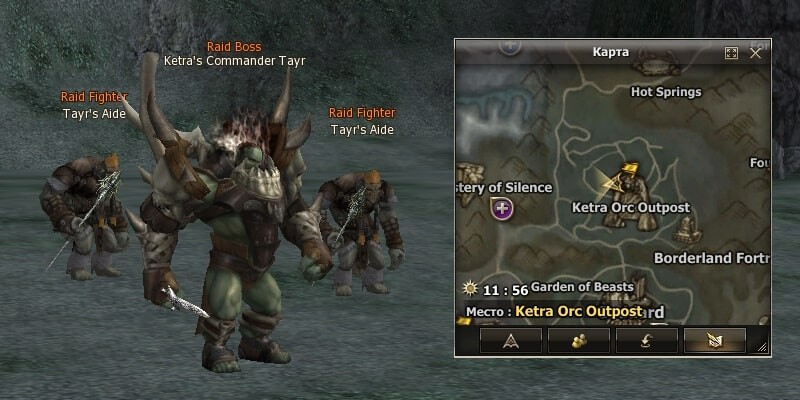The height and width of the screenshot is (400, 800).
Task: Click the curved arrow map button
Action: coord(648,341)
